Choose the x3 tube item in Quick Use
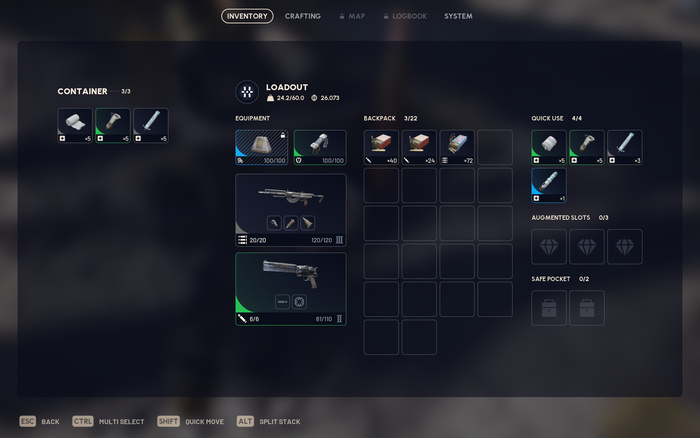Image resolution: width=700 pixels, height=438 pixels. [x=625, y=147]
